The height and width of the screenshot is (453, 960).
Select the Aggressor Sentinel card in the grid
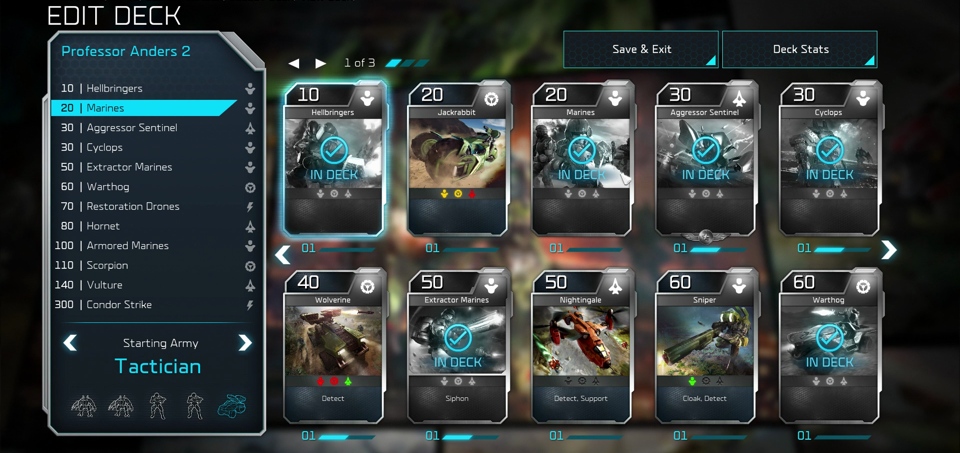coord(706,160)
